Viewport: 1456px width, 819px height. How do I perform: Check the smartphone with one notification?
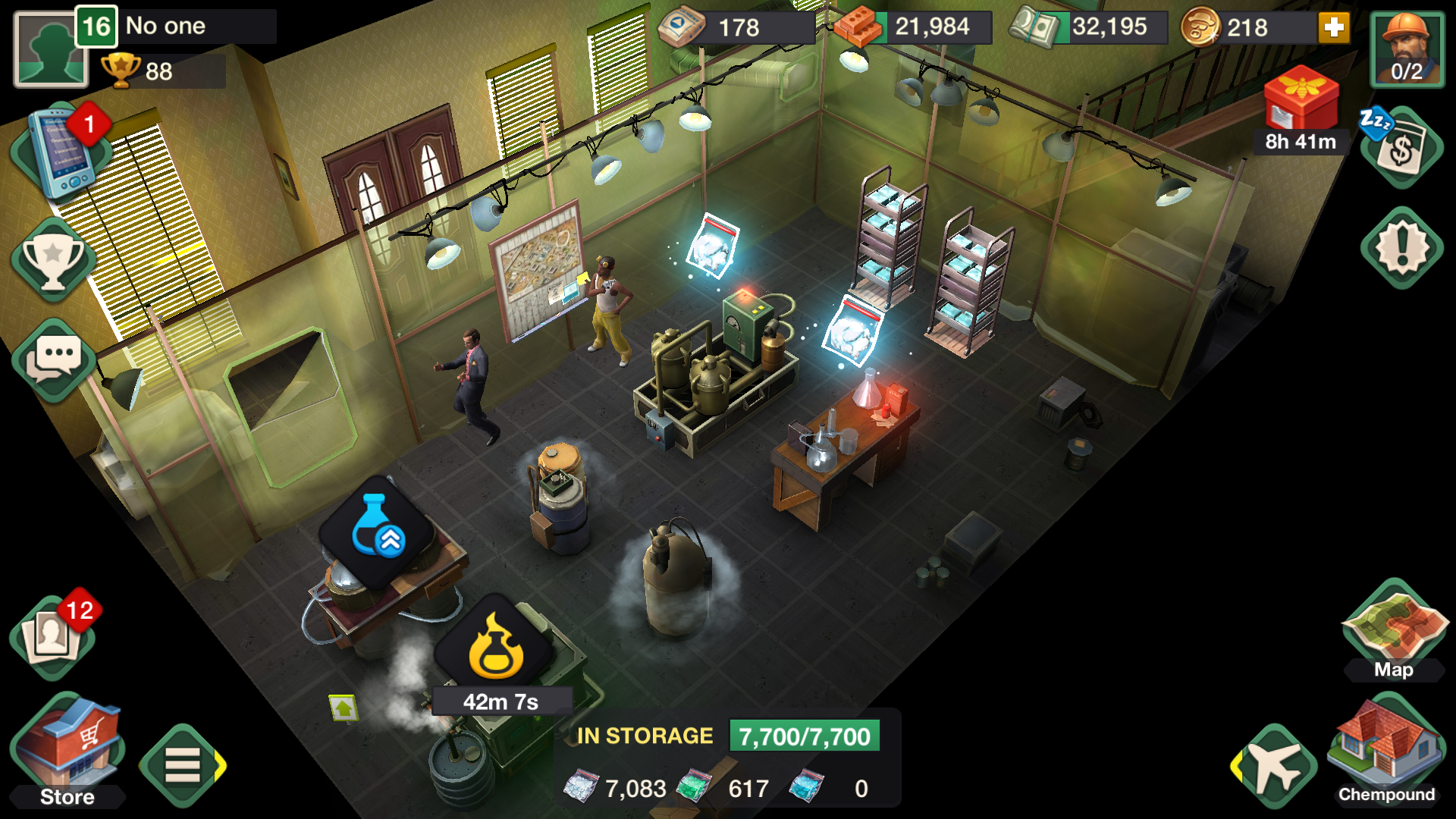point(62,152)
